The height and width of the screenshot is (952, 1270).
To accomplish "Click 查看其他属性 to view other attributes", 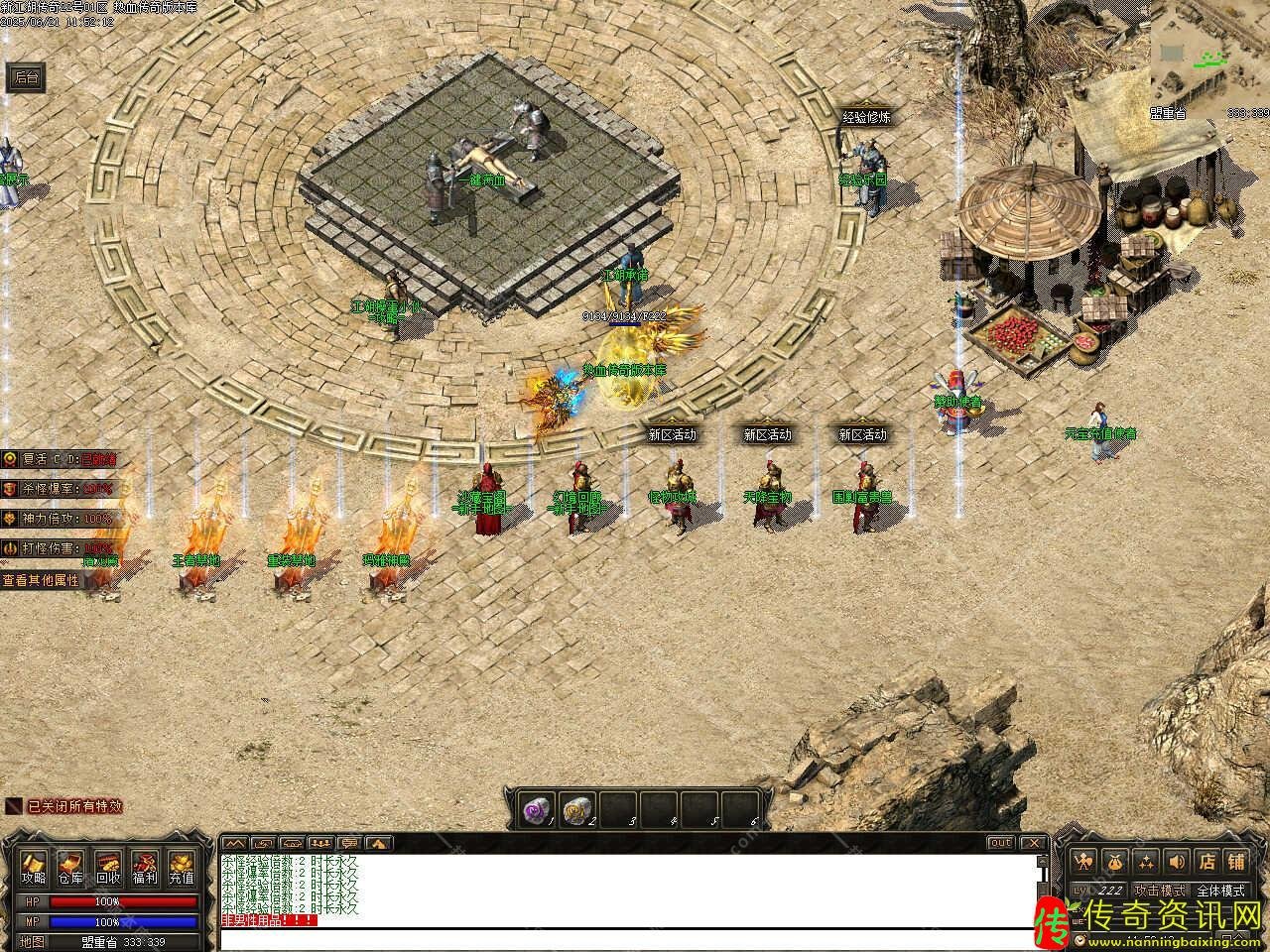I will (41, 580).
